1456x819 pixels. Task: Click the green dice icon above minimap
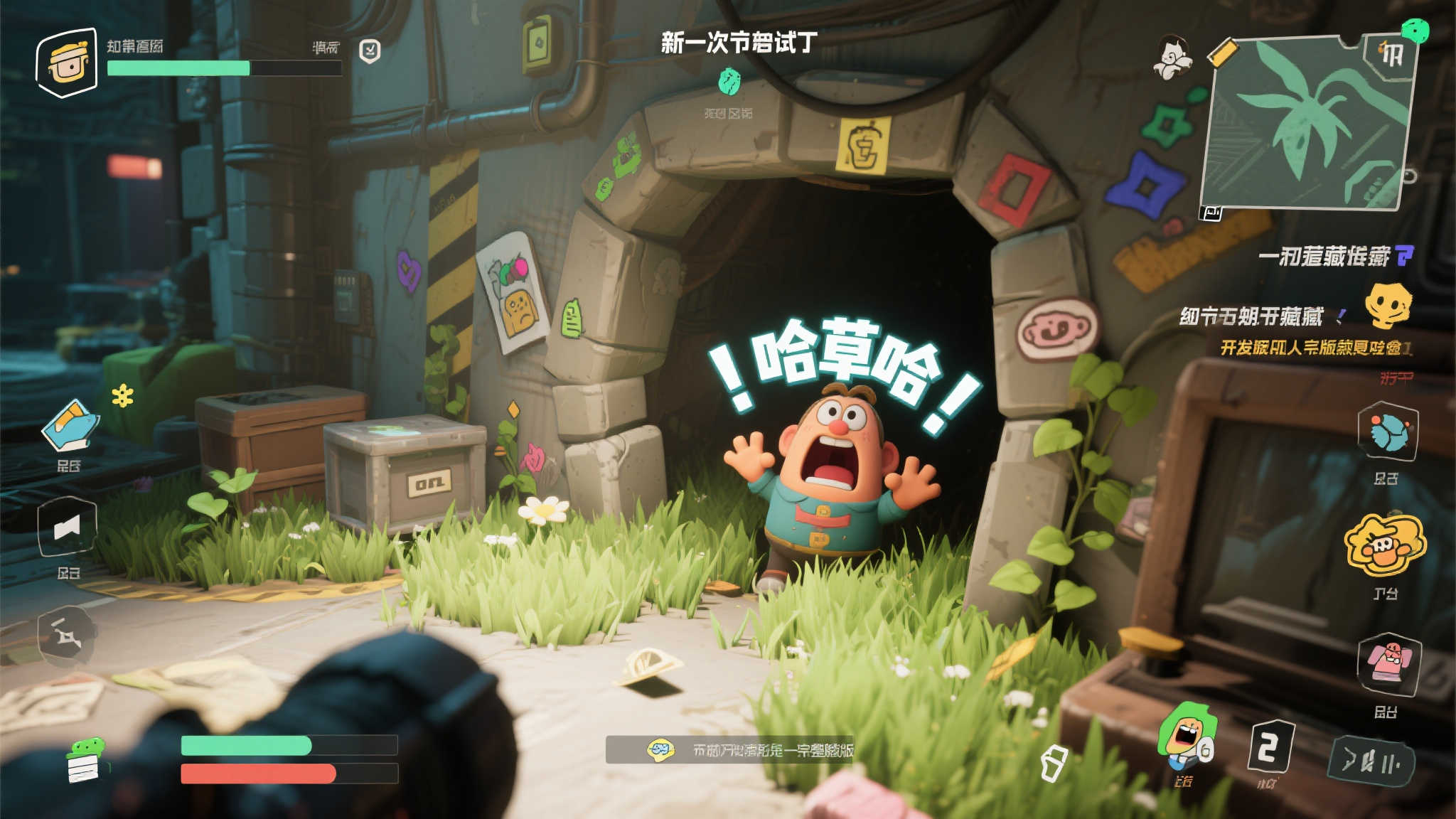[1414, 31]
